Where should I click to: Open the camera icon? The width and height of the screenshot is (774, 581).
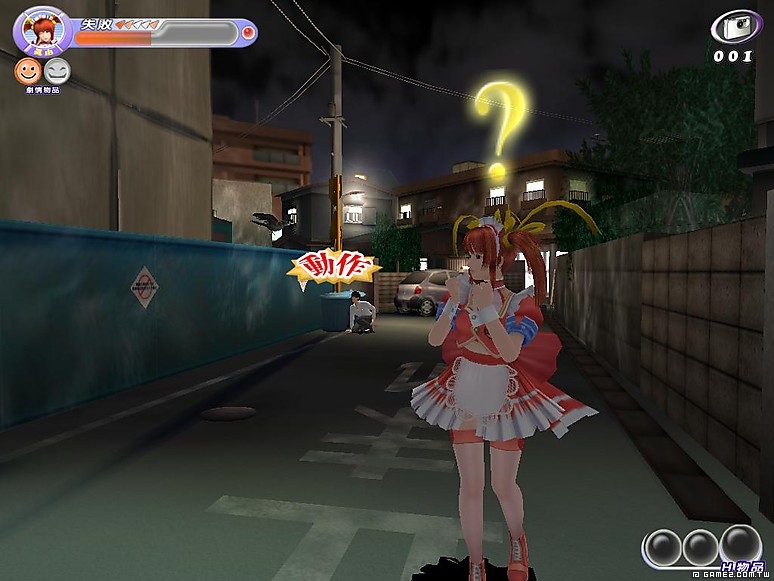(736, 27)
